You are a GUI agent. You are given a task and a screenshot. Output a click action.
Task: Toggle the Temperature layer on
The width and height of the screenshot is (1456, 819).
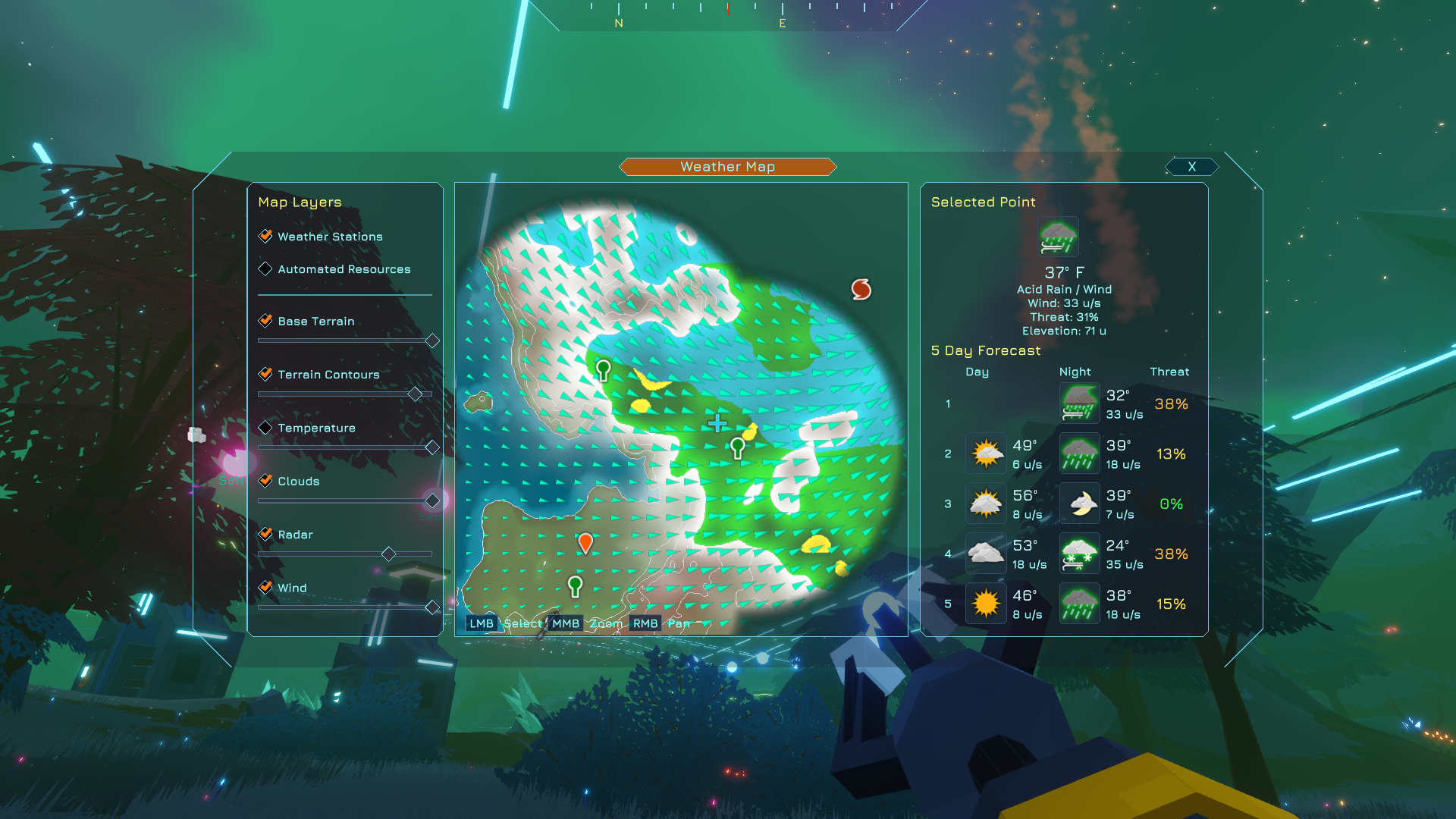[265, 427]
